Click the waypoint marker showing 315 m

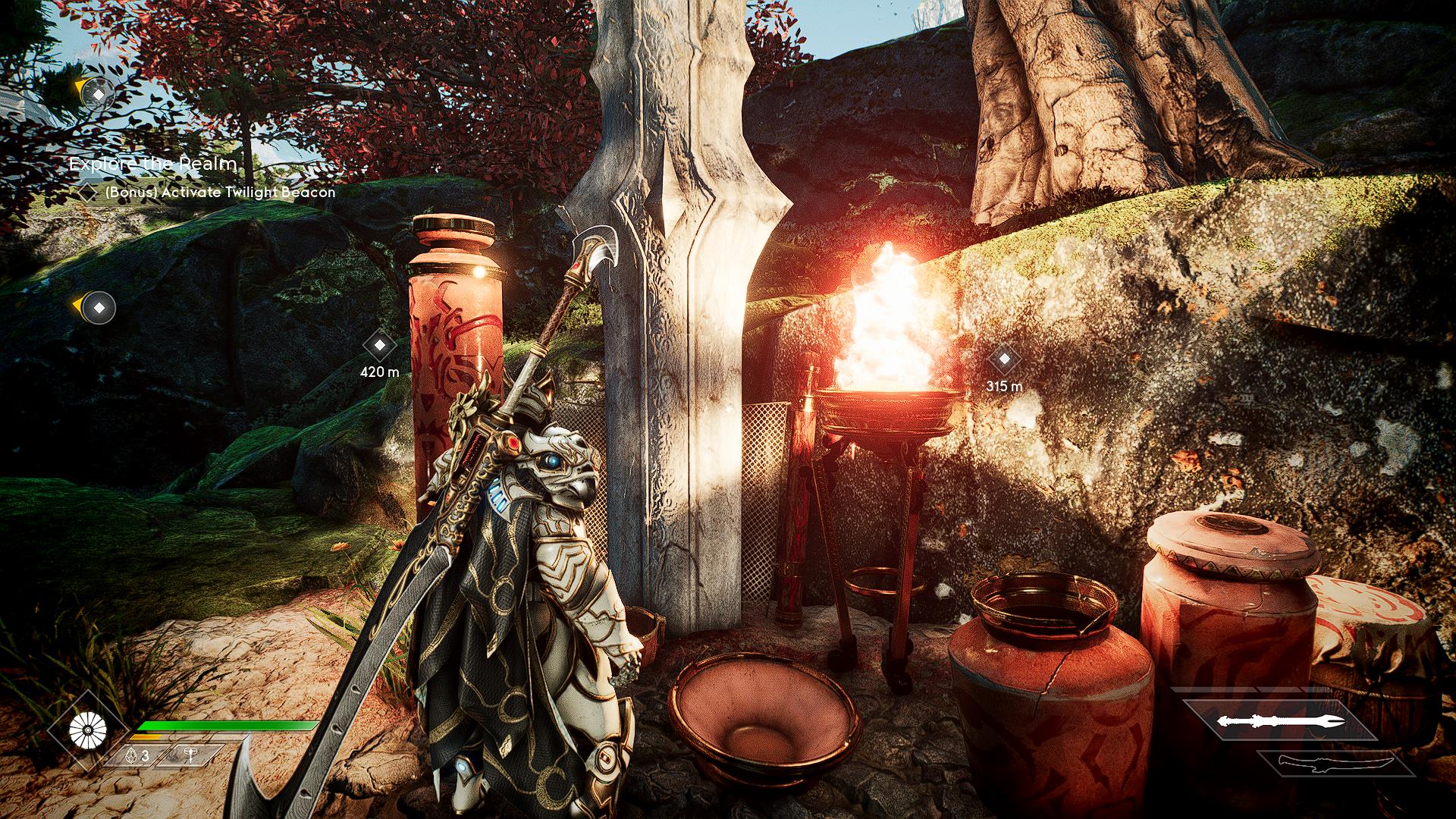click(x=1004, y=359)
